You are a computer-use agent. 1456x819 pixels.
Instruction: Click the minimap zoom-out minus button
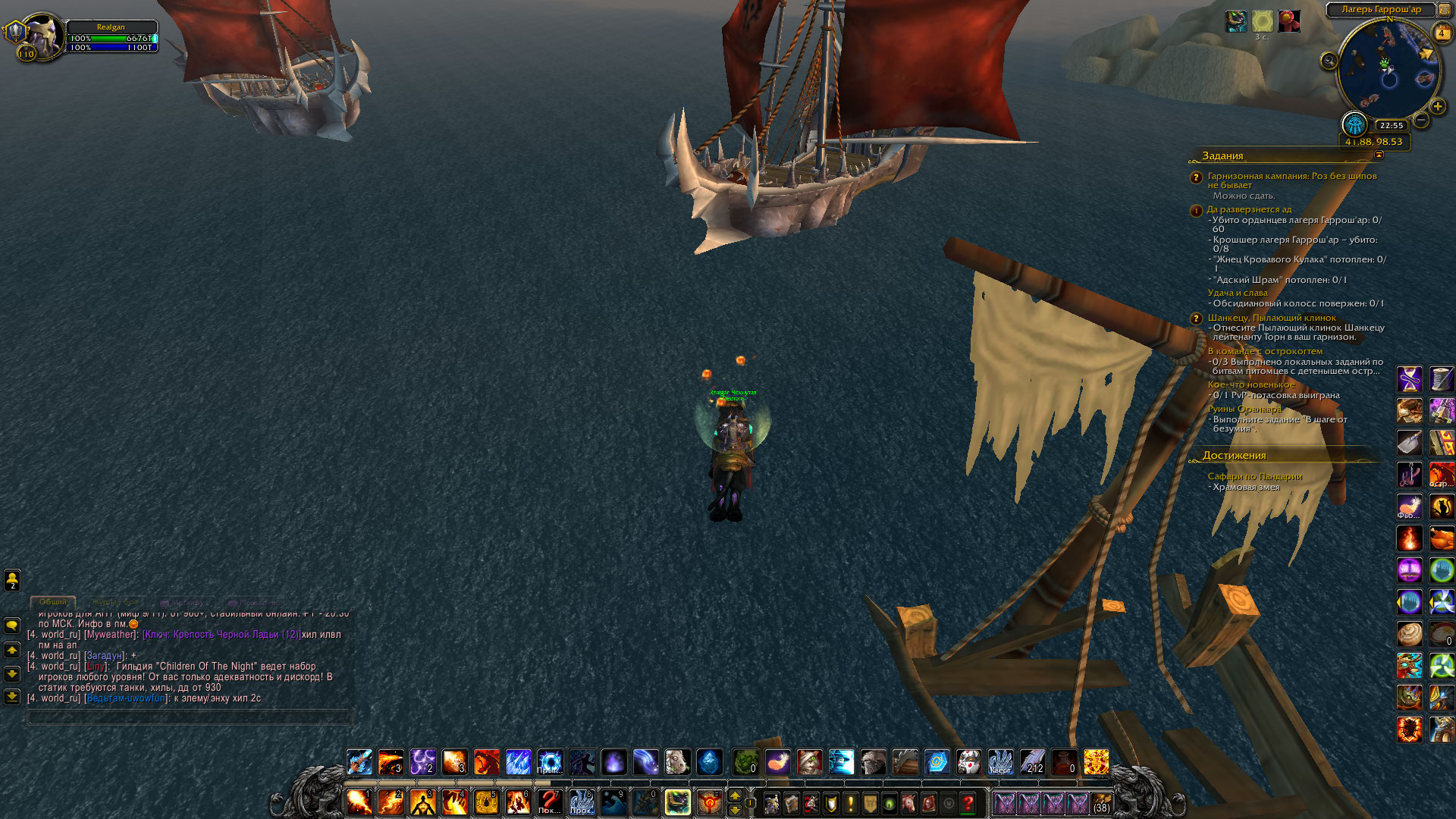click(x=1421, y=120)
